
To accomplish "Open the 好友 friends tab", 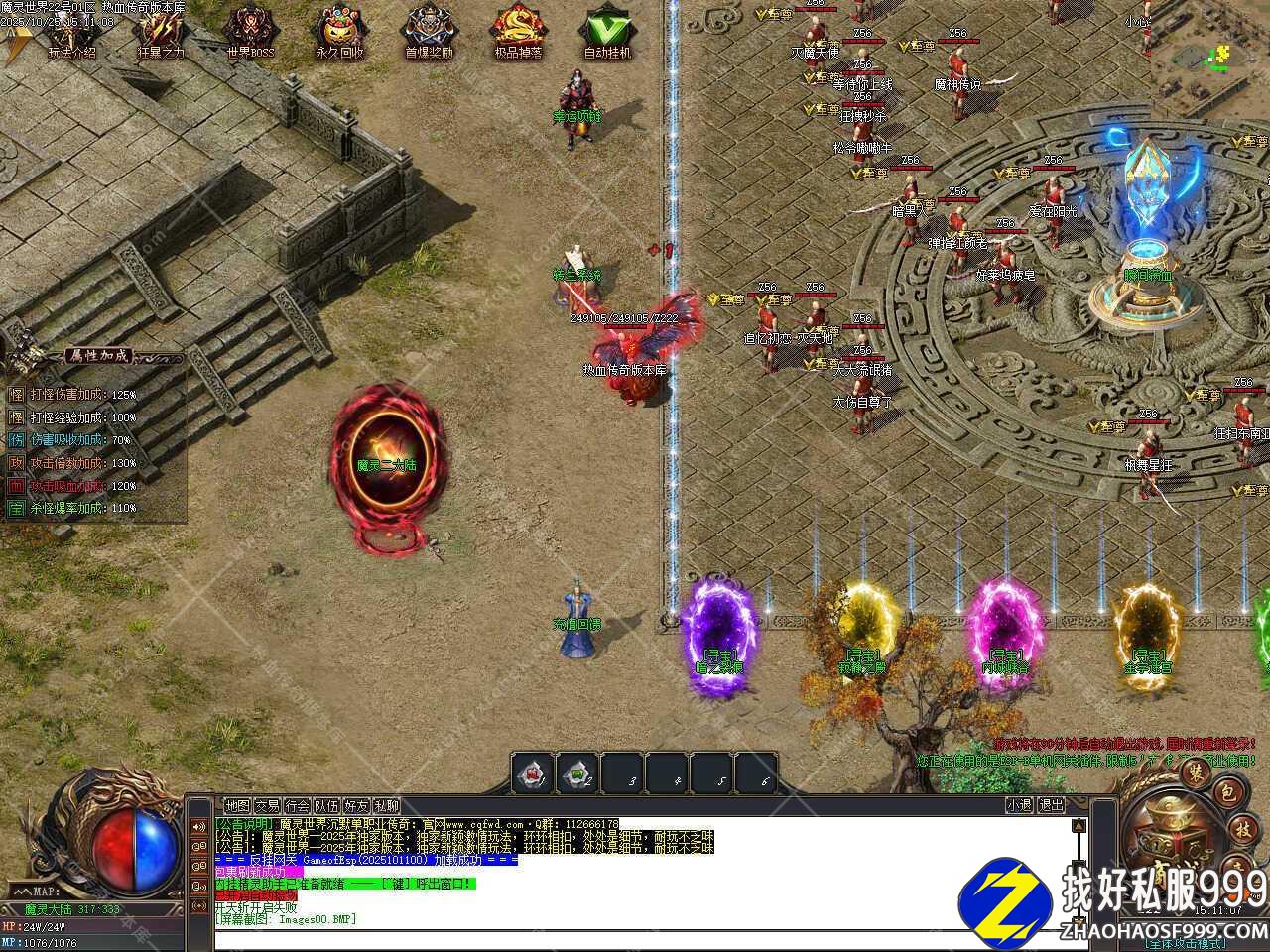I will pos(356,806).
